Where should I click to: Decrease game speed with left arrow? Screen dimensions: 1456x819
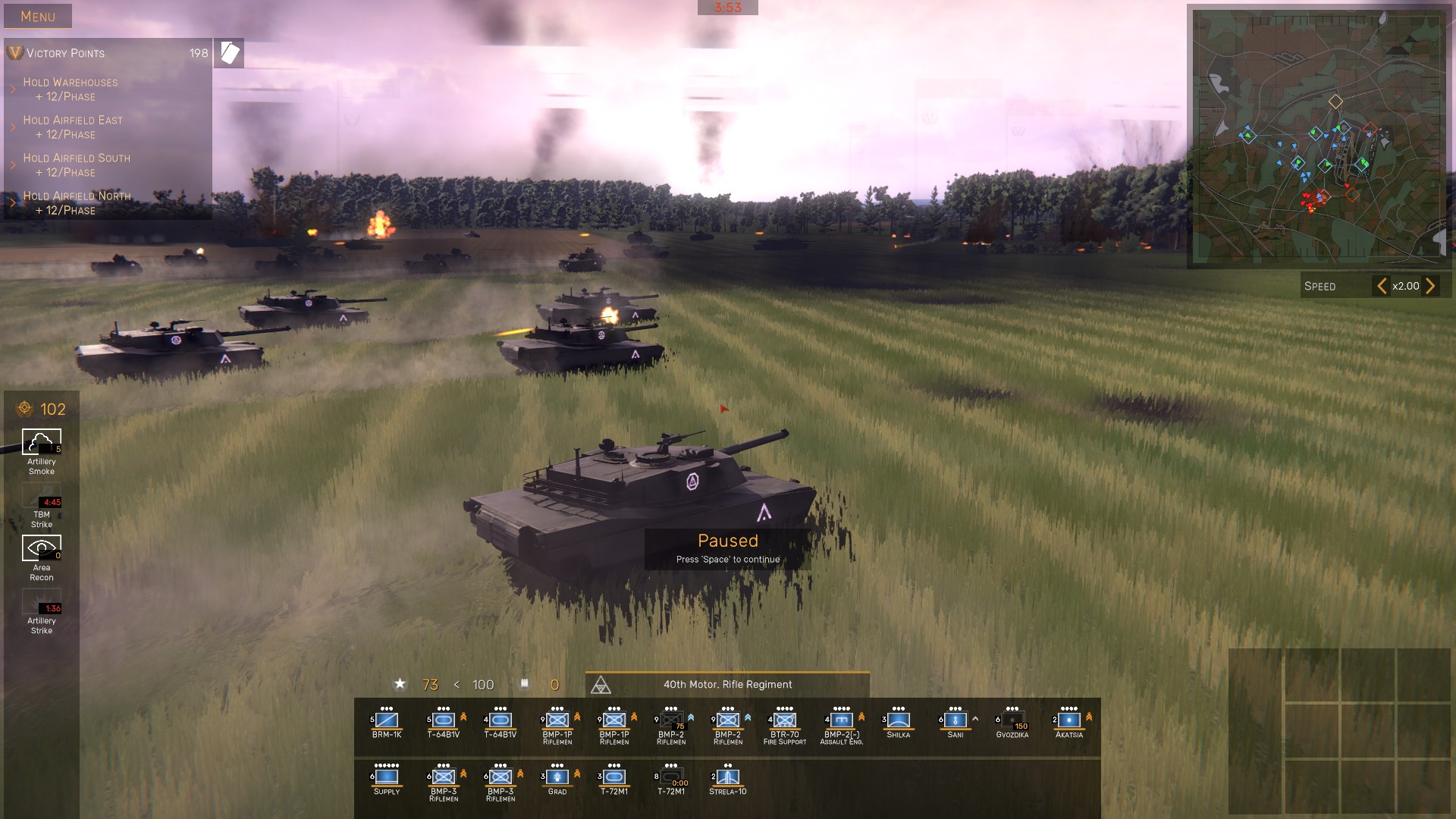(x=1382, y=286)
